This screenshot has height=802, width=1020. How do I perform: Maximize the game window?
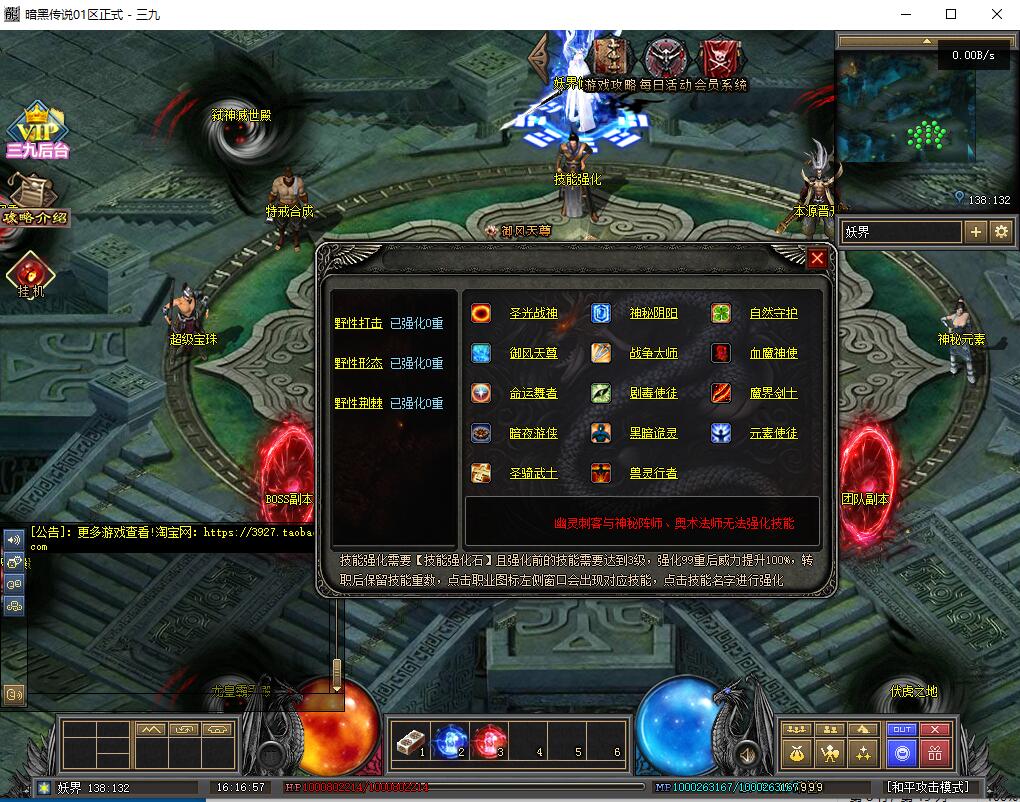click(951, 14)
